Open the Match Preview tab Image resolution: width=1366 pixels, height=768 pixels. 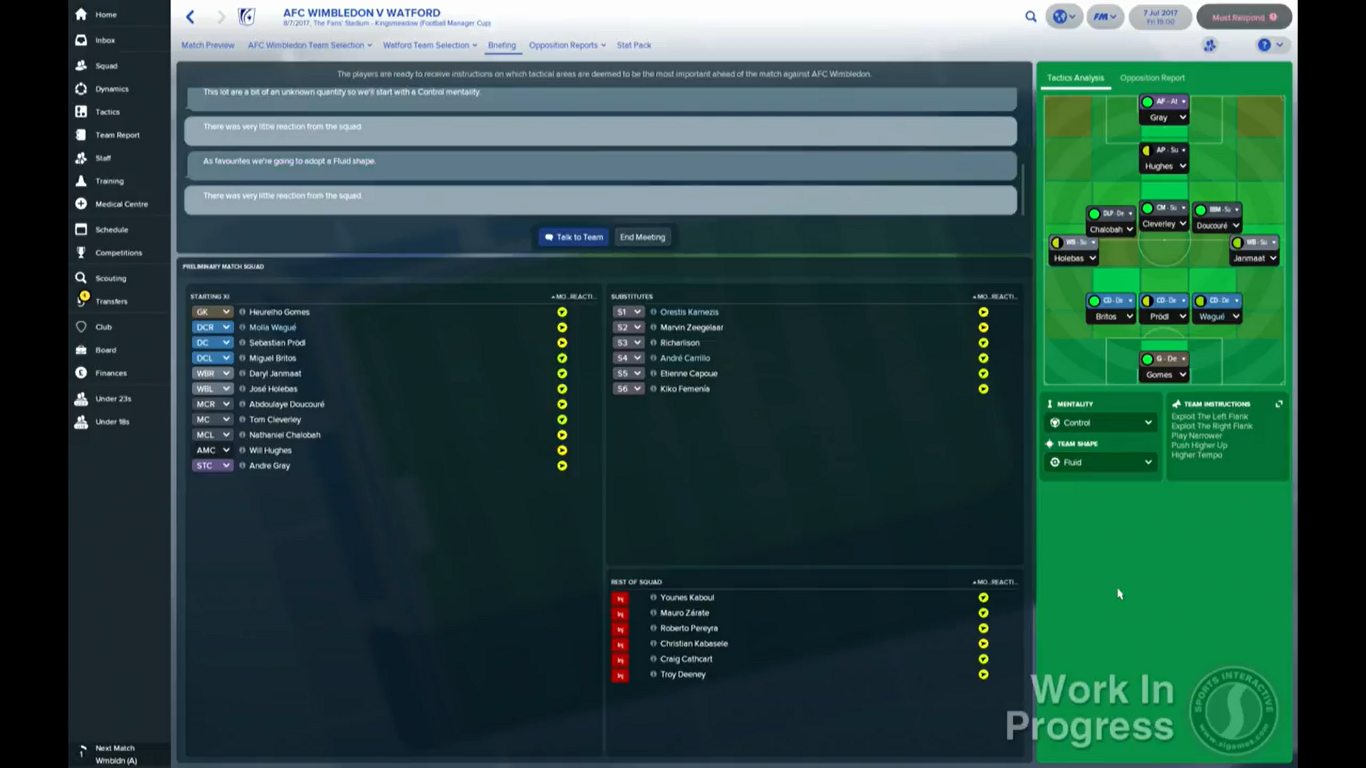click(x=207, y=45)
